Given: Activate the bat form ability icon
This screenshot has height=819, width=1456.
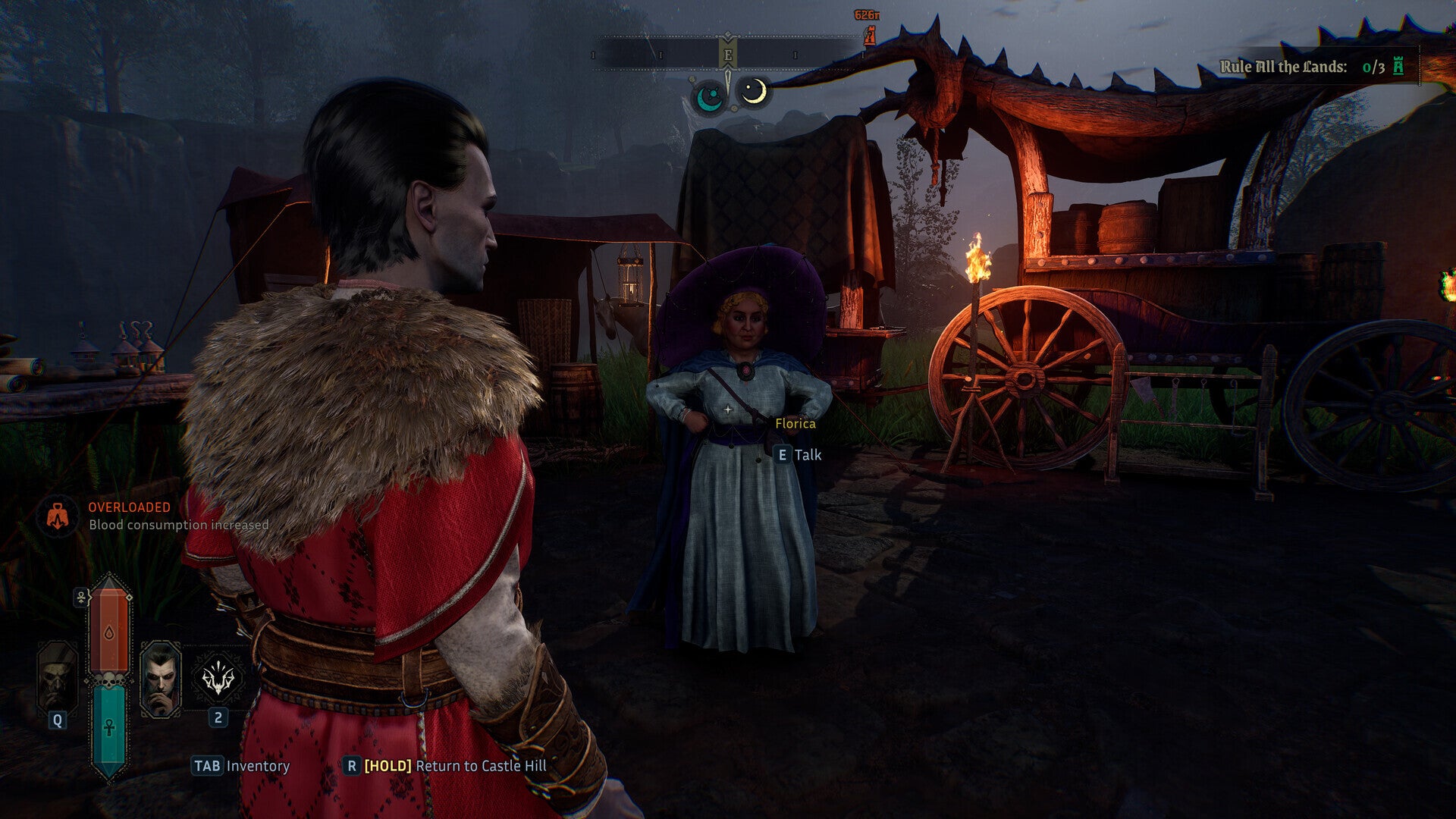Looking at the screenshot, I should [218, 677].
